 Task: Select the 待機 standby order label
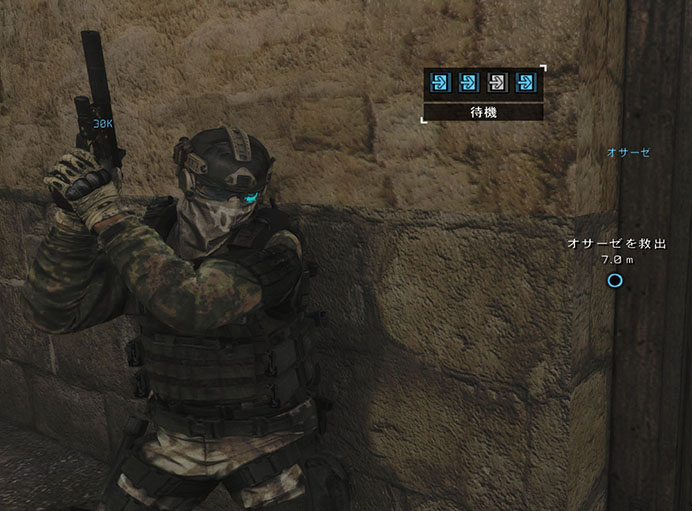[x=483, y=112]
